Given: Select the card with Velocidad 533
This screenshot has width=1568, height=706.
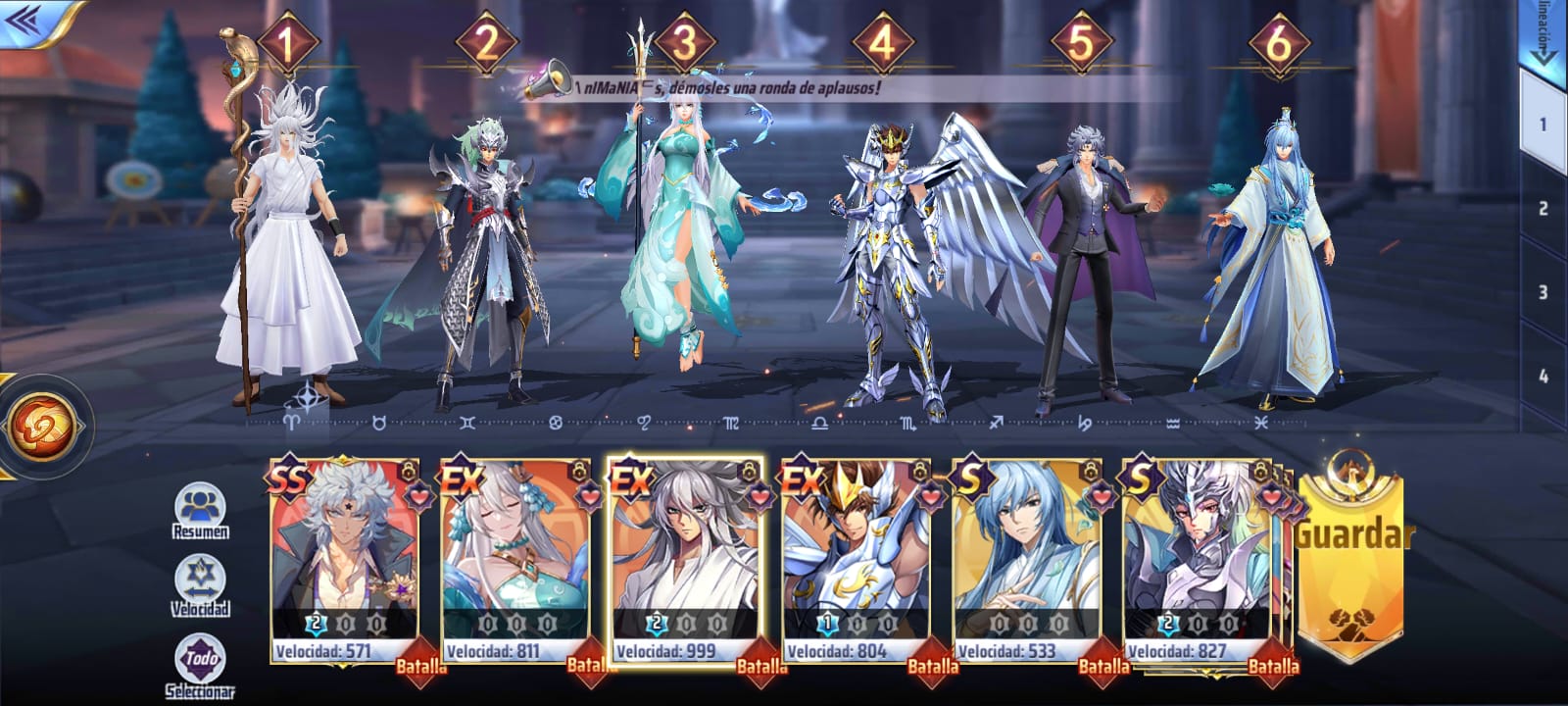Looking at the screenshot, I should (1027, 559).
